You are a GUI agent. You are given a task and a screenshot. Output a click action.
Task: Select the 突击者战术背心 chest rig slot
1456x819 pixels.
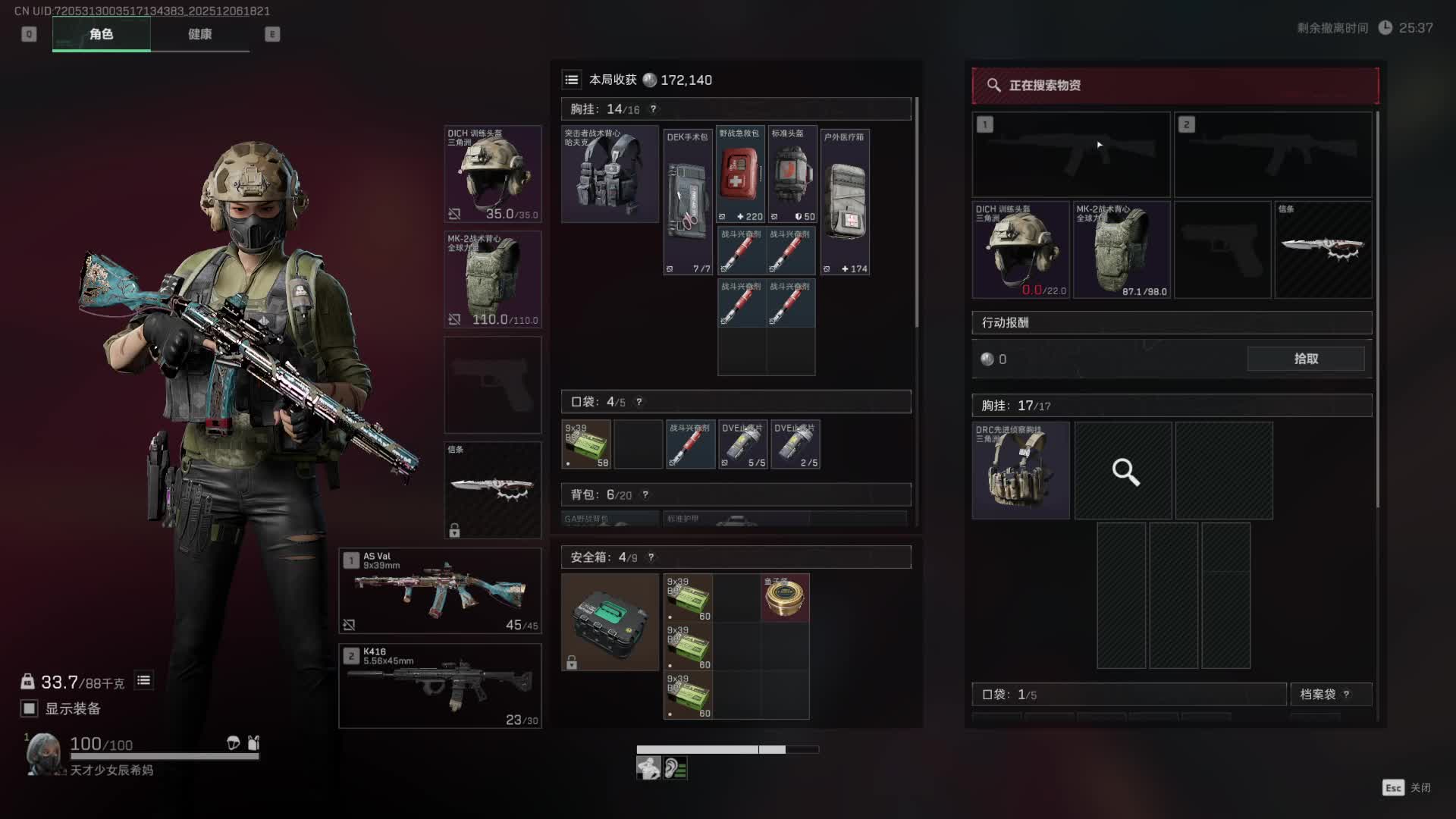pyautogui.click(x=610, y=174)
